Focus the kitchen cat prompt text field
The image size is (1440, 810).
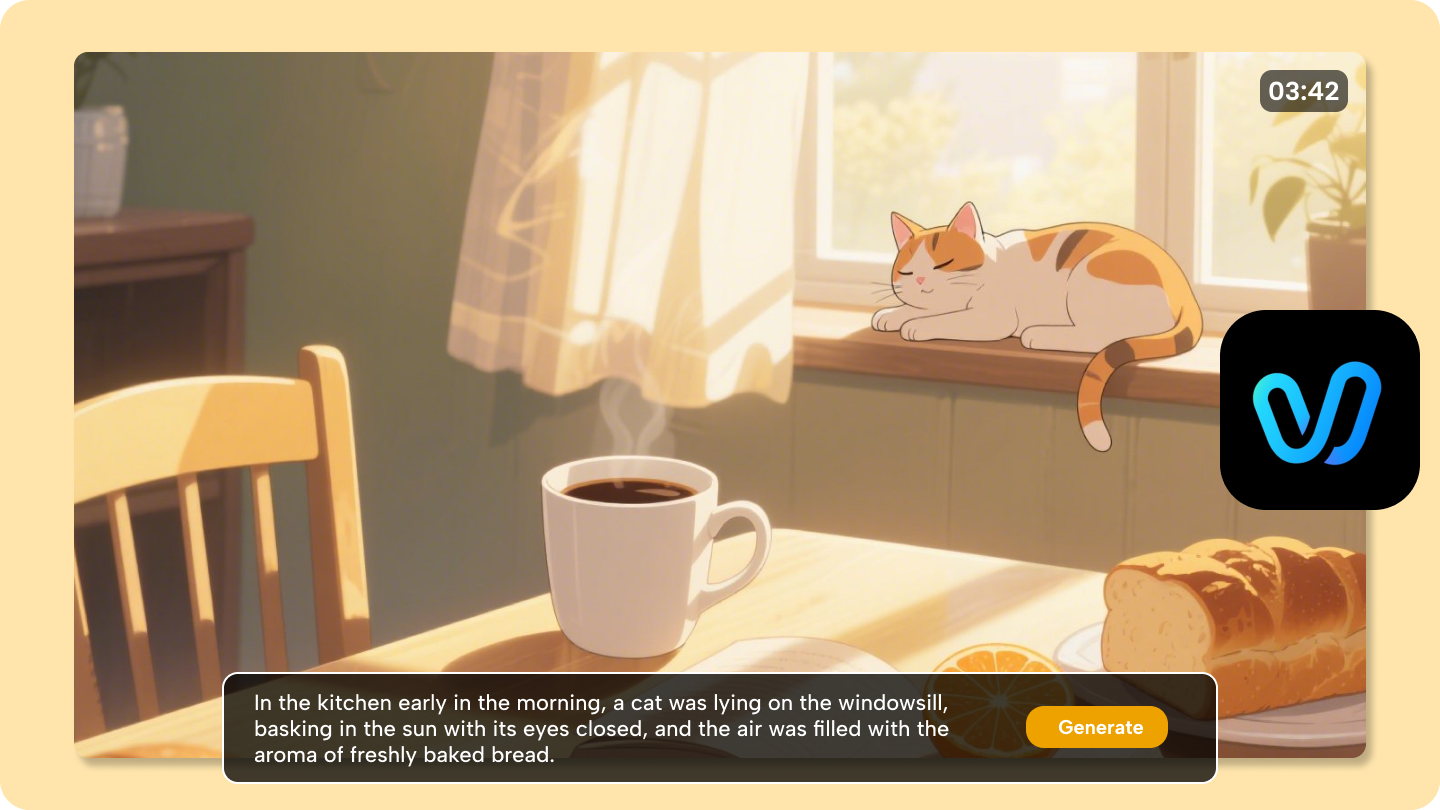pos(600,728)
